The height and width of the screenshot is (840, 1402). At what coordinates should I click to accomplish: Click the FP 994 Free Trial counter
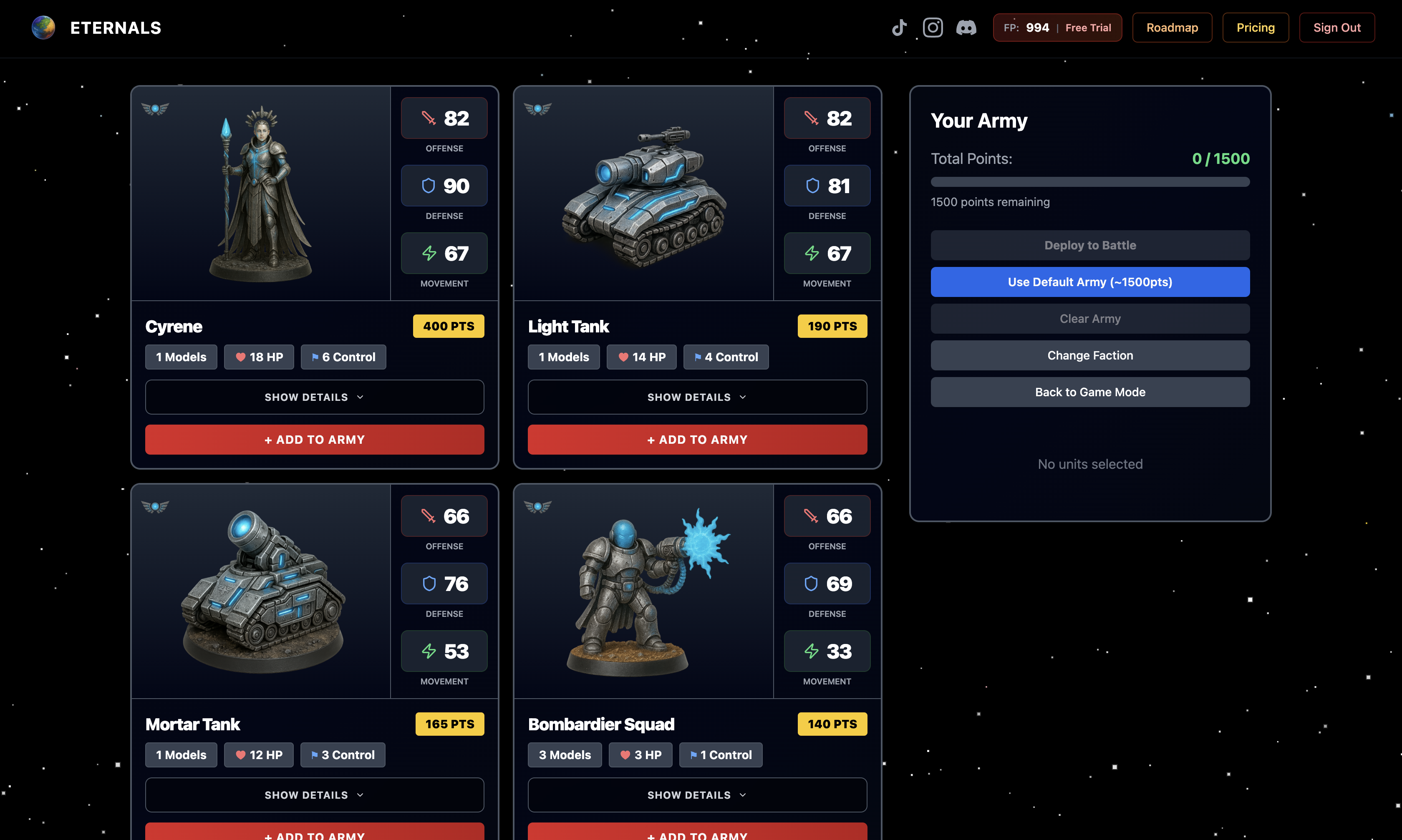click(1057, 27)
